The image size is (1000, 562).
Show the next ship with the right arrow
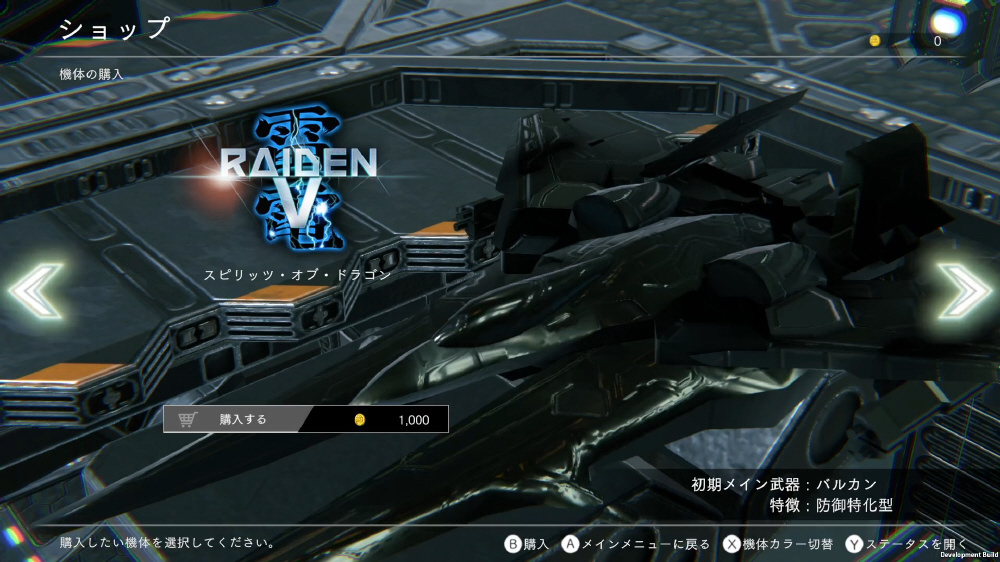click(x=963, y=291)
